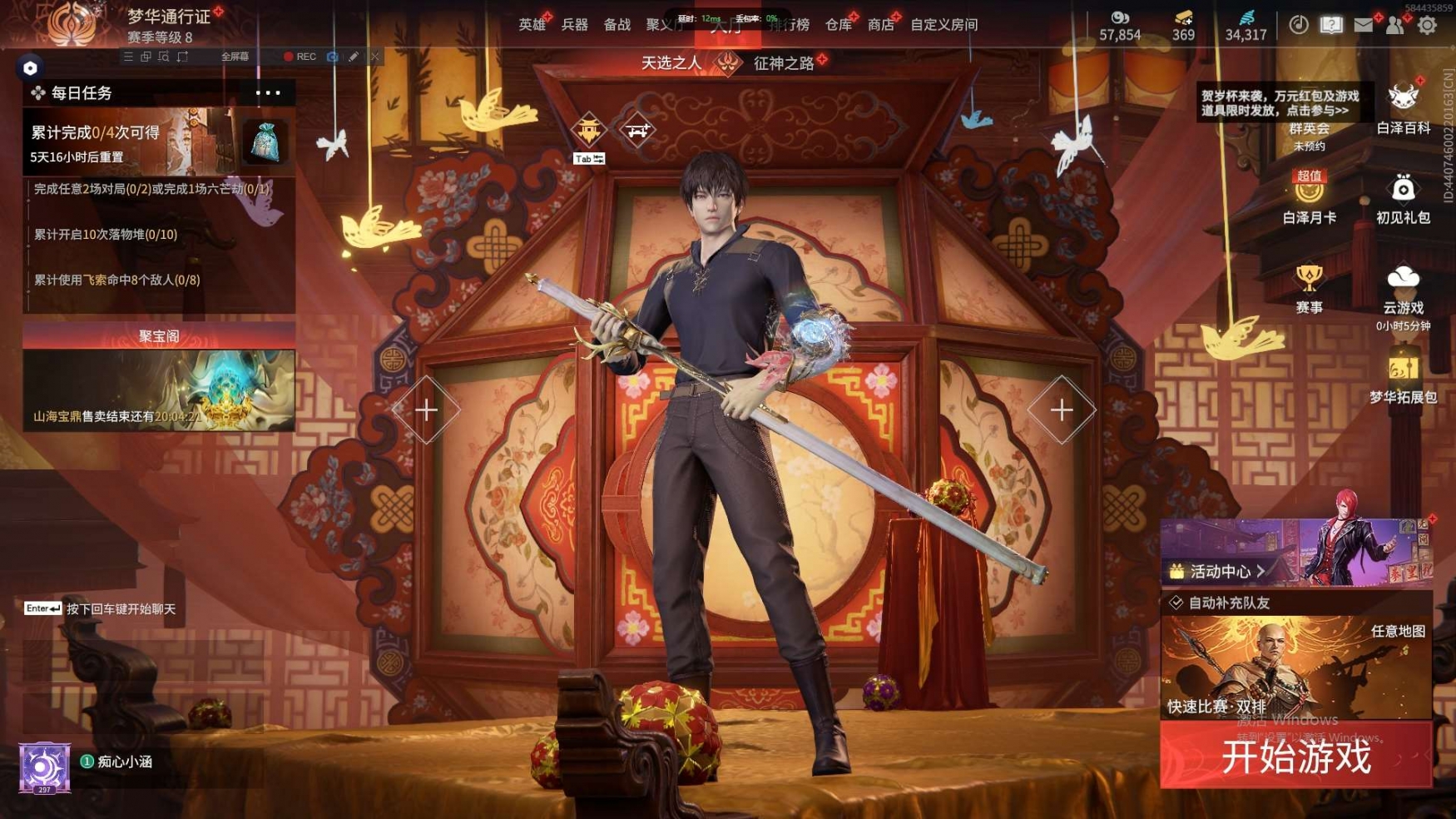Open the 白泽百科 encyclopedia
Screen dimensions: 1456x819
(x=1403, y=108)
